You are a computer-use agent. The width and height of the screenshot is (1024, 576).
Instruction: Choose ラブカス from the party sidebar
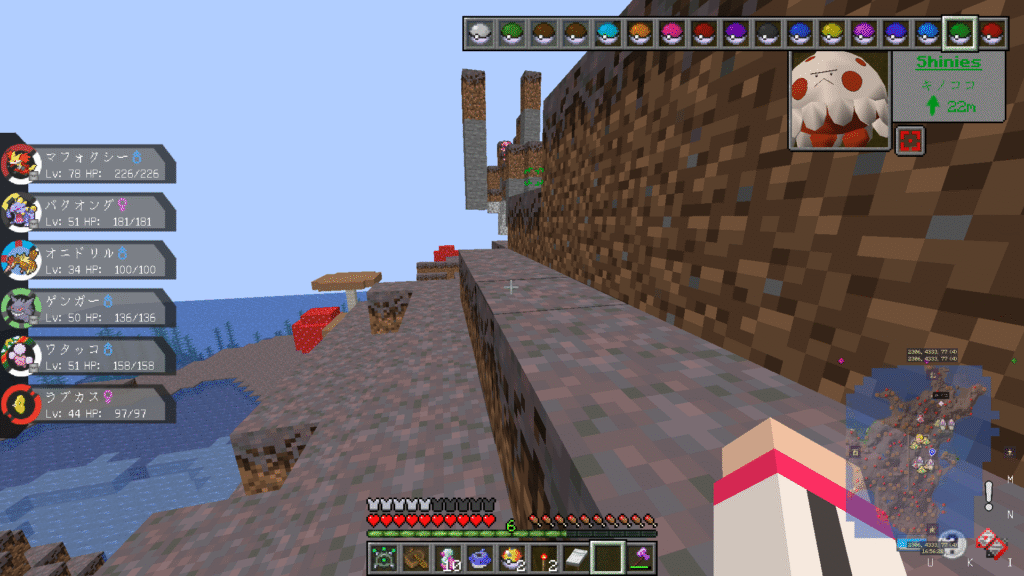(90, 404)
